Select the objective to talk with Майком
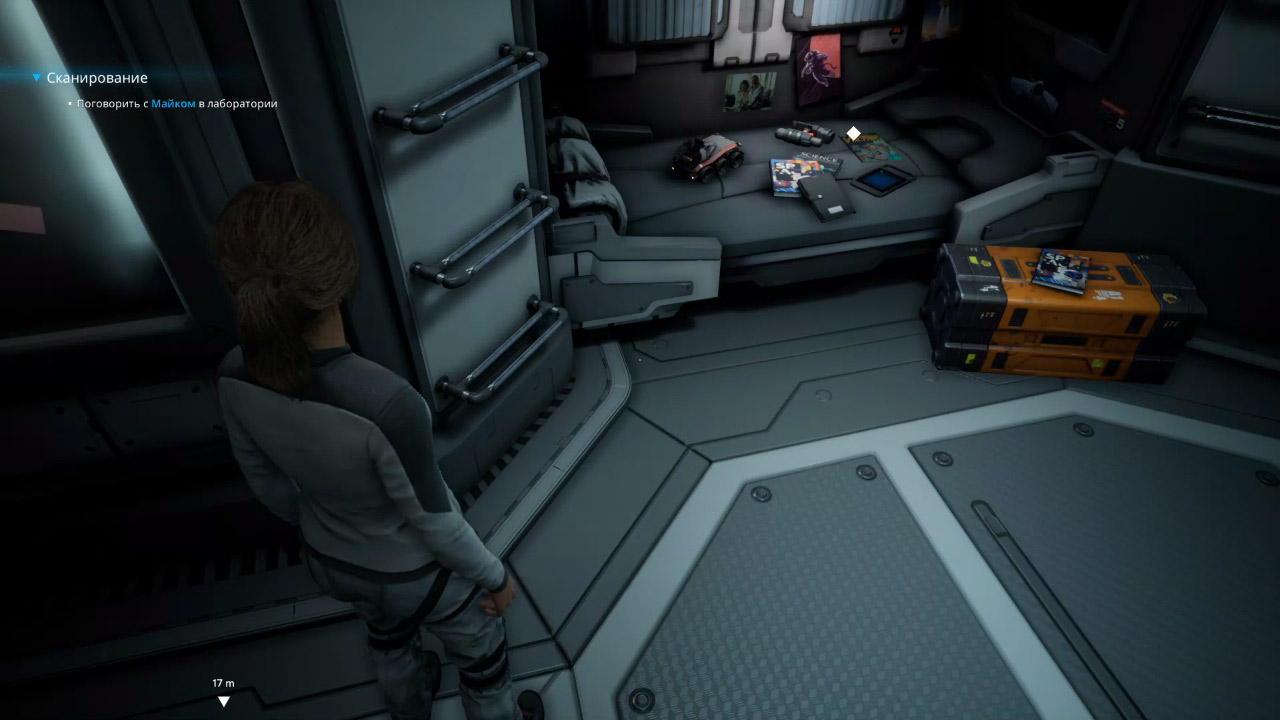Viewport: 1280px width, 720px height. click(x=176, y=103)
